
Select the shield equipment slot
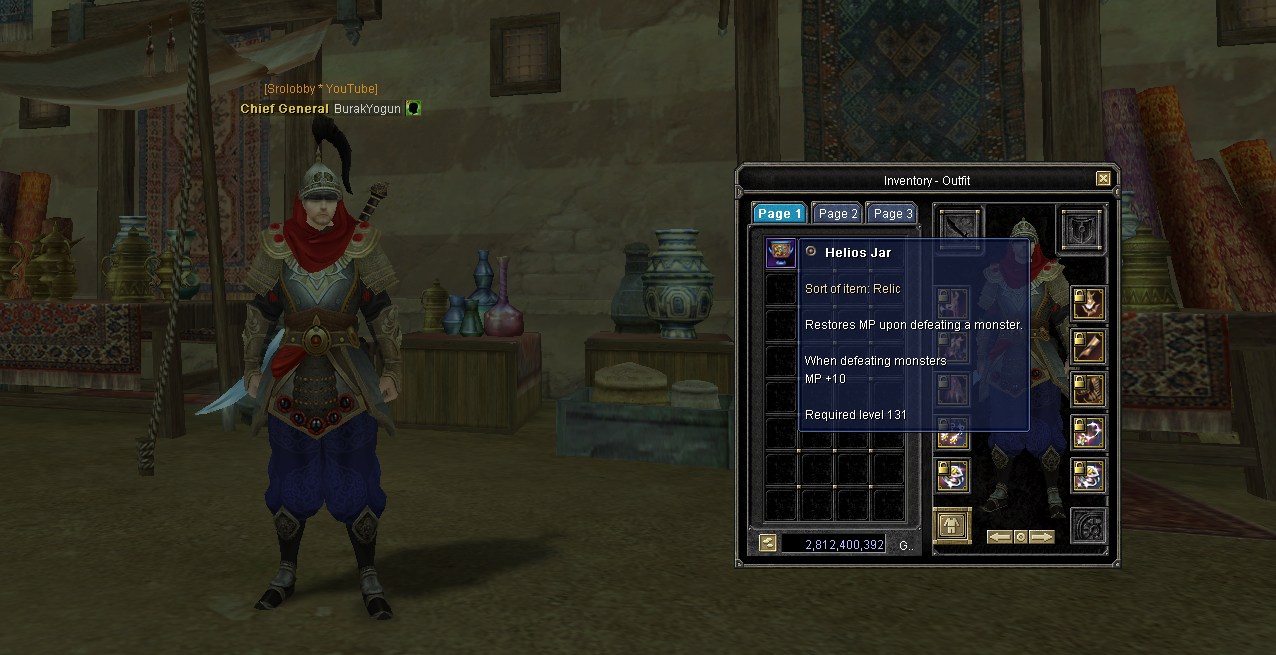point(1082,231)
